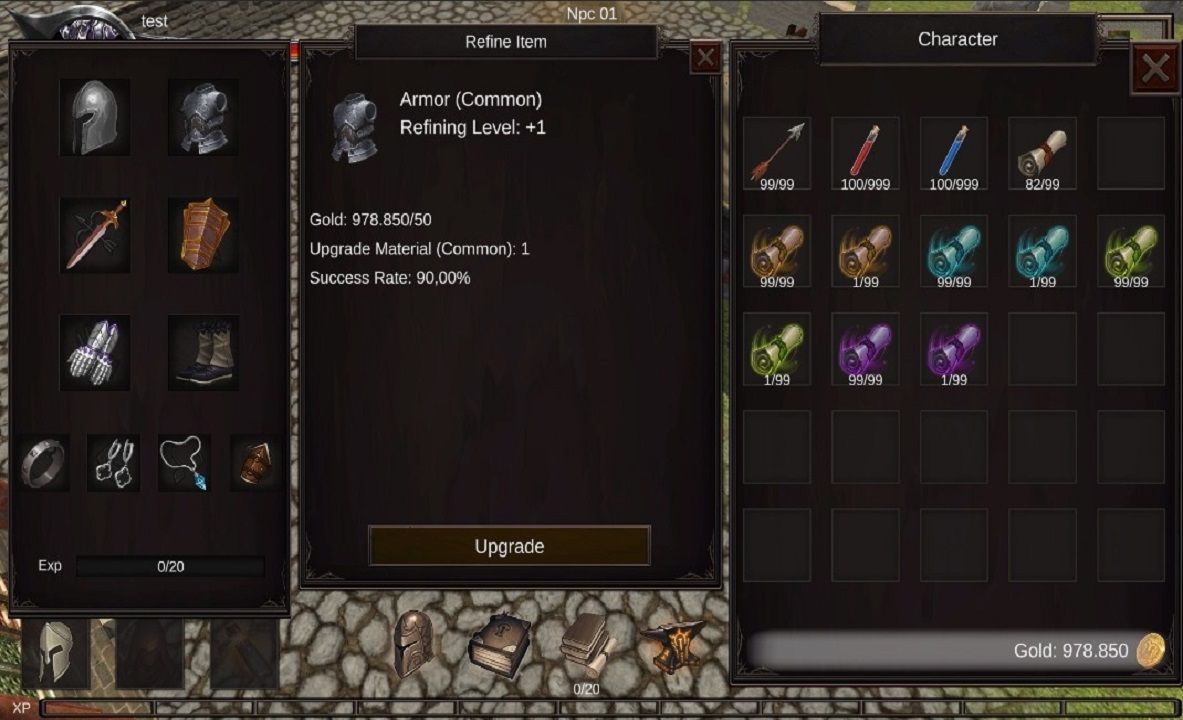This screenshot has width=1183, height=720.
Task: Select the equipped helmet slot
Action: pyautogui.click(x=95, y=117)
